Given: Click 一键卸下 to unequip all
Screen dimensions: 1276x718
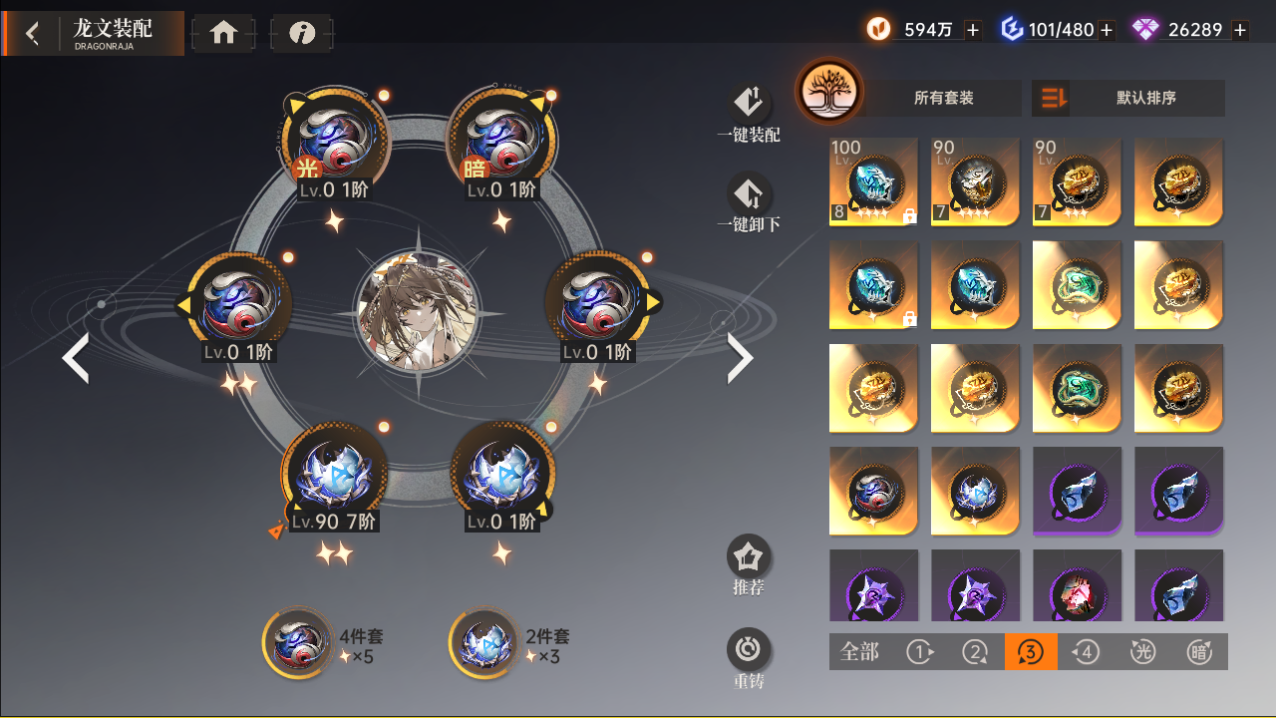Looking at the screenshot, I should tap(748, 203).
